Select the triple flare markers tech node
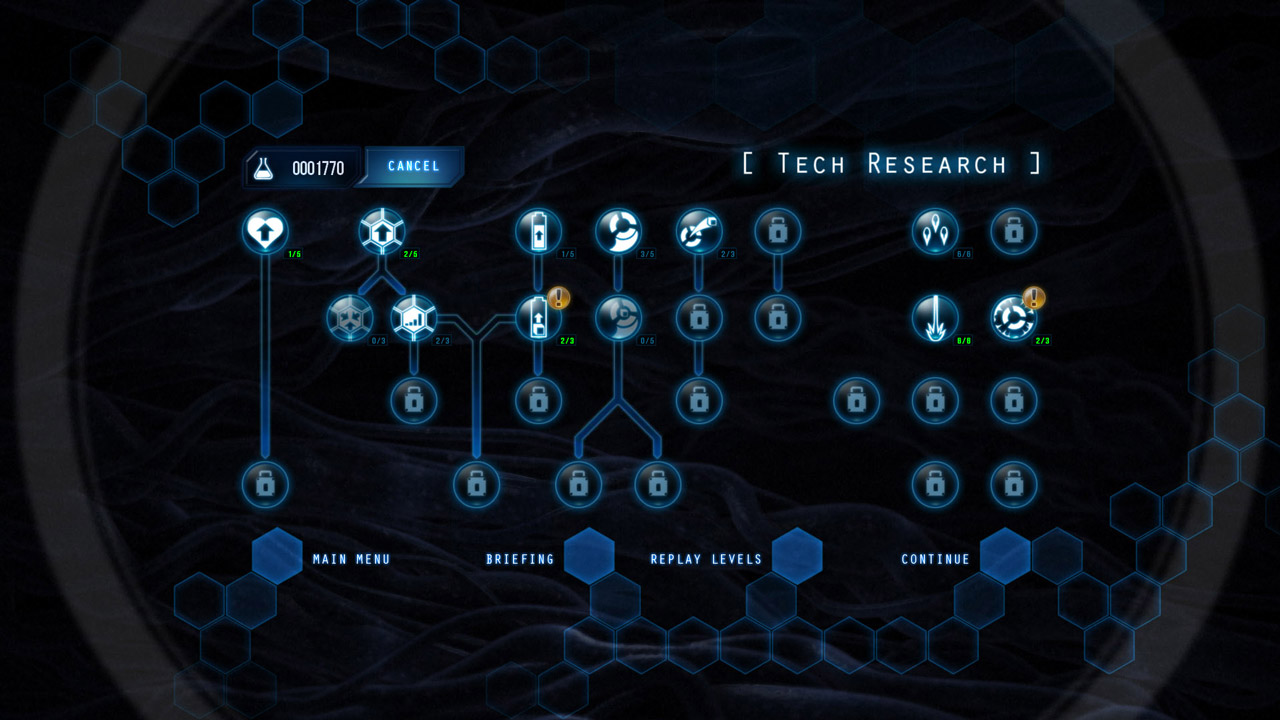Image resolution: width=1280 pixels, height=720 pixels. click(935, 230)
